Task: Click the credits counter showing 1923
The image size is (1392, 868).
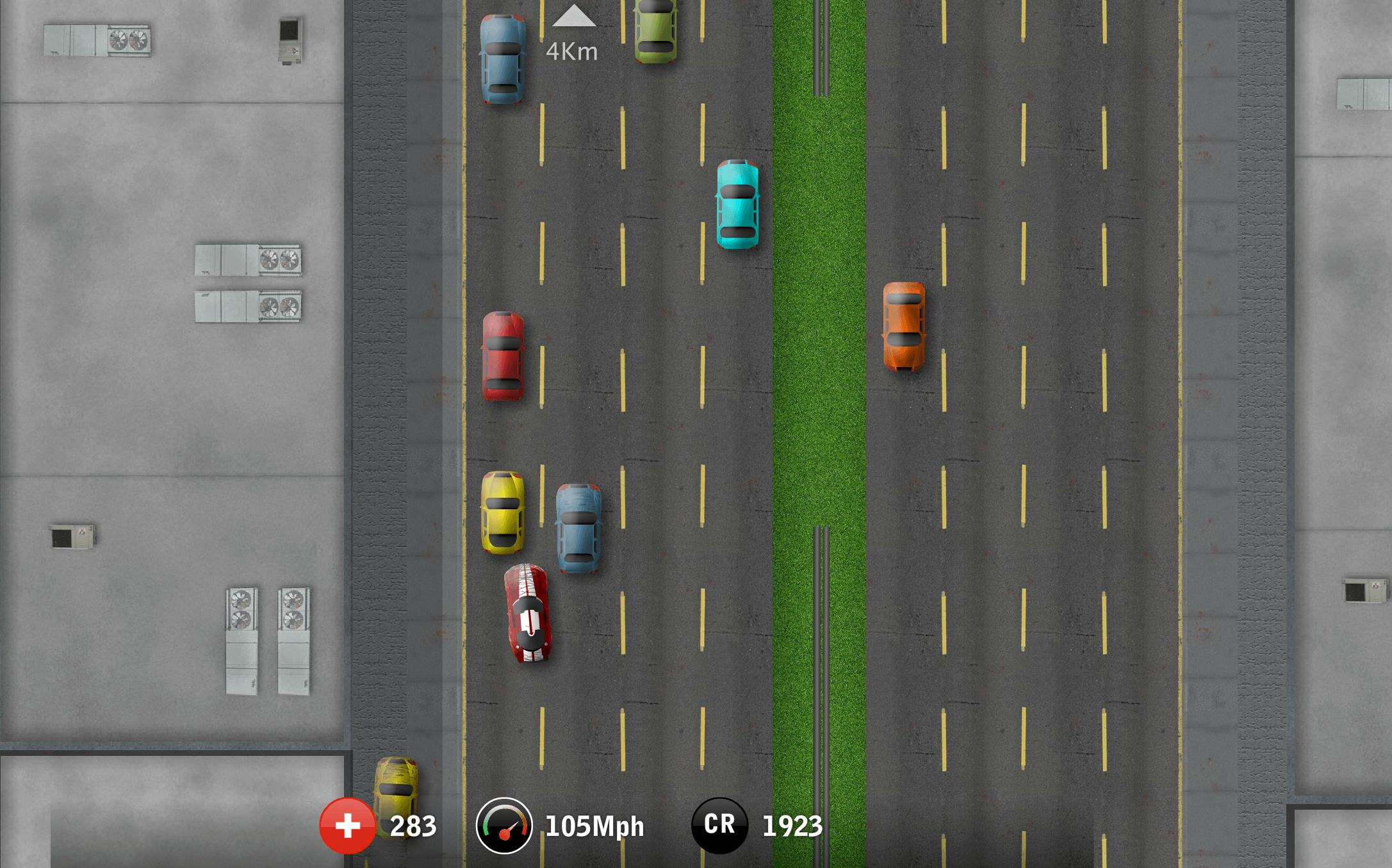Action: pyautogui.click(x=792, y=826)
